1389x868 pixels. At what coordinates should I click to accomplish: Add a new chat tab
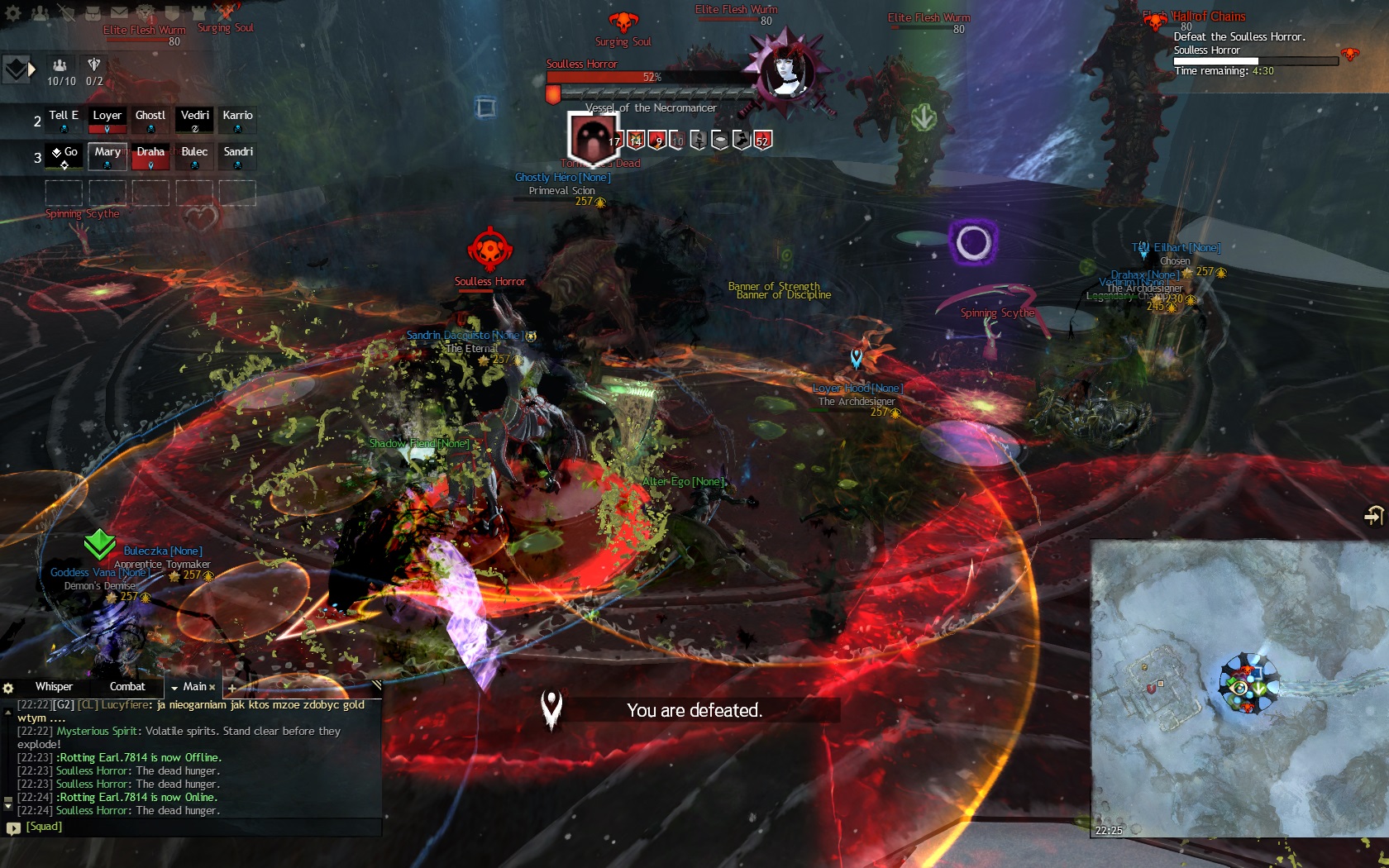pyautogui.click(x=232, y=688)
